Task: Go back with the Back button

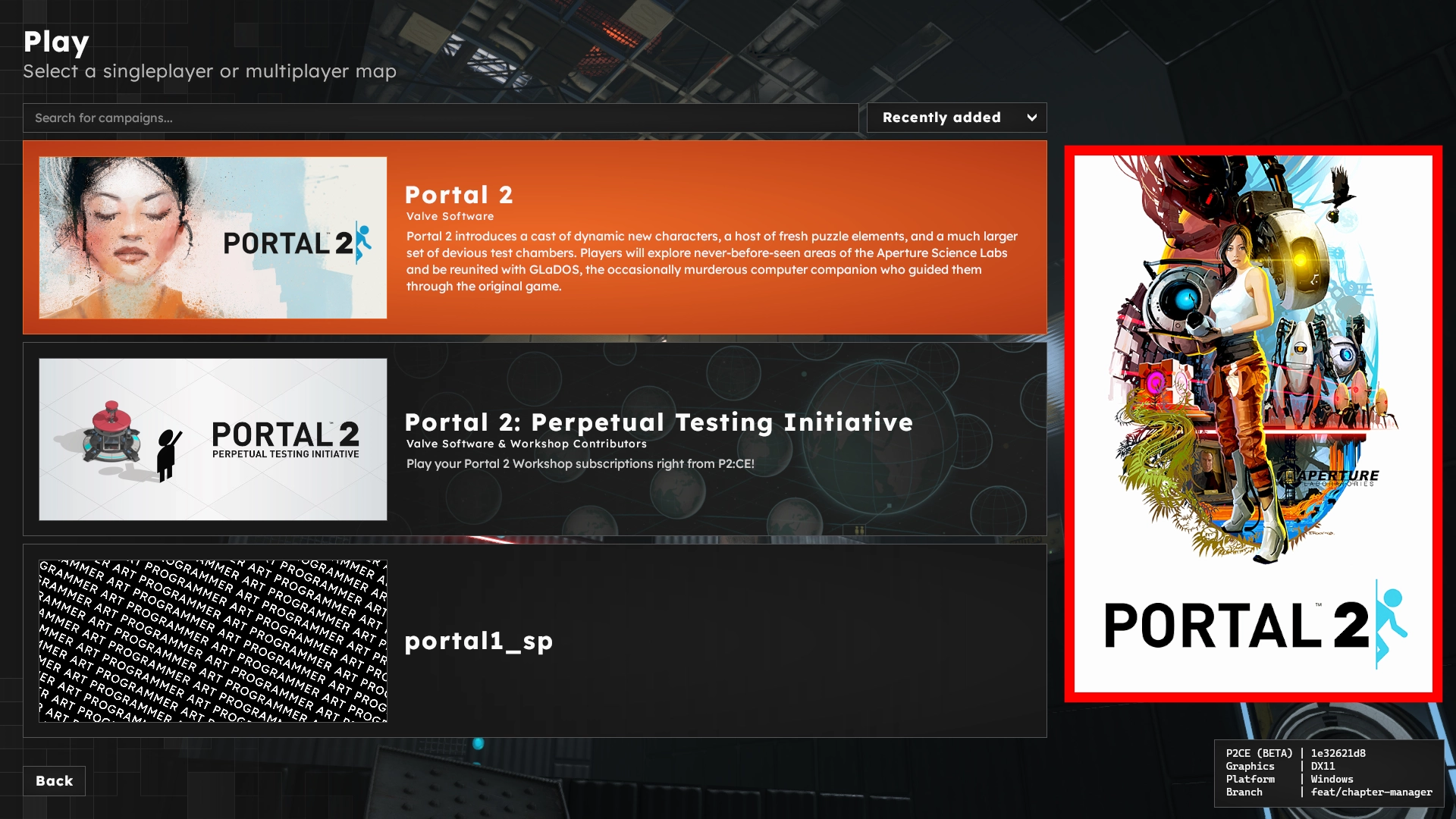Action: (x=54, y=781)
